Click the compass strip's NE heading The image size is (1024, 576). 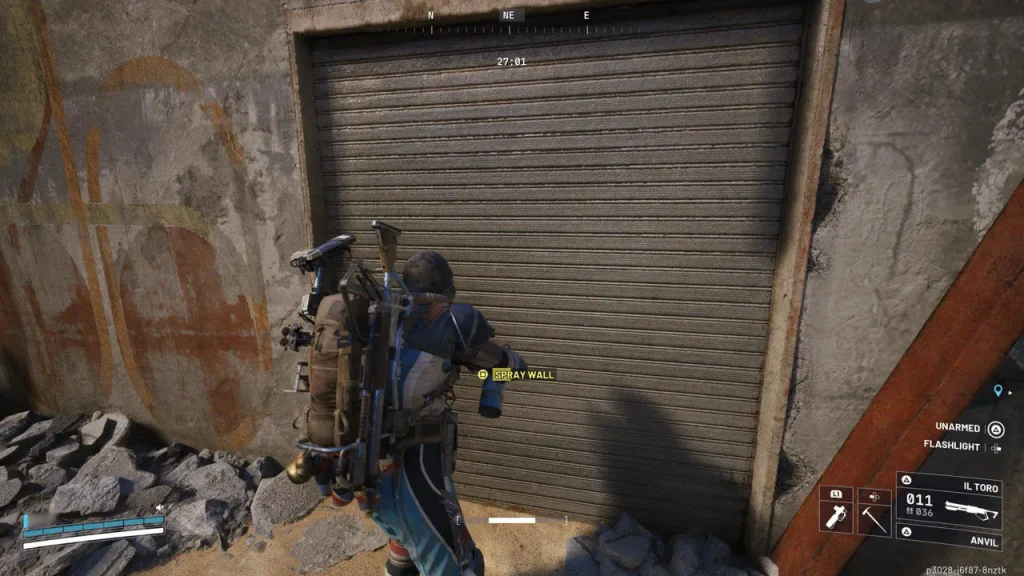pos(509,16)
